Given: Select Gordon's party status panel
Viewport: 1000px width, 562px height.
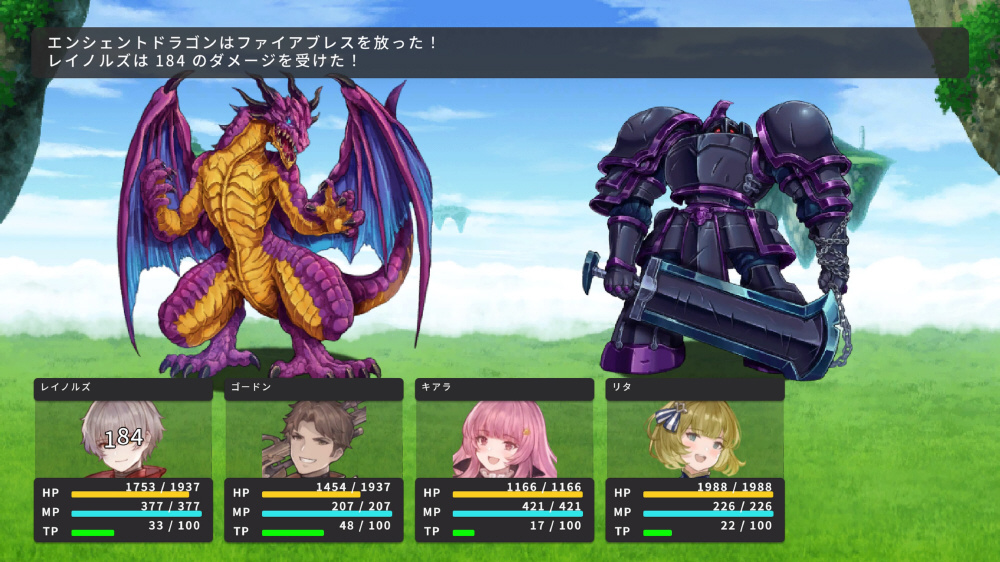Looking at the screenshot, I should coord(314,460).
